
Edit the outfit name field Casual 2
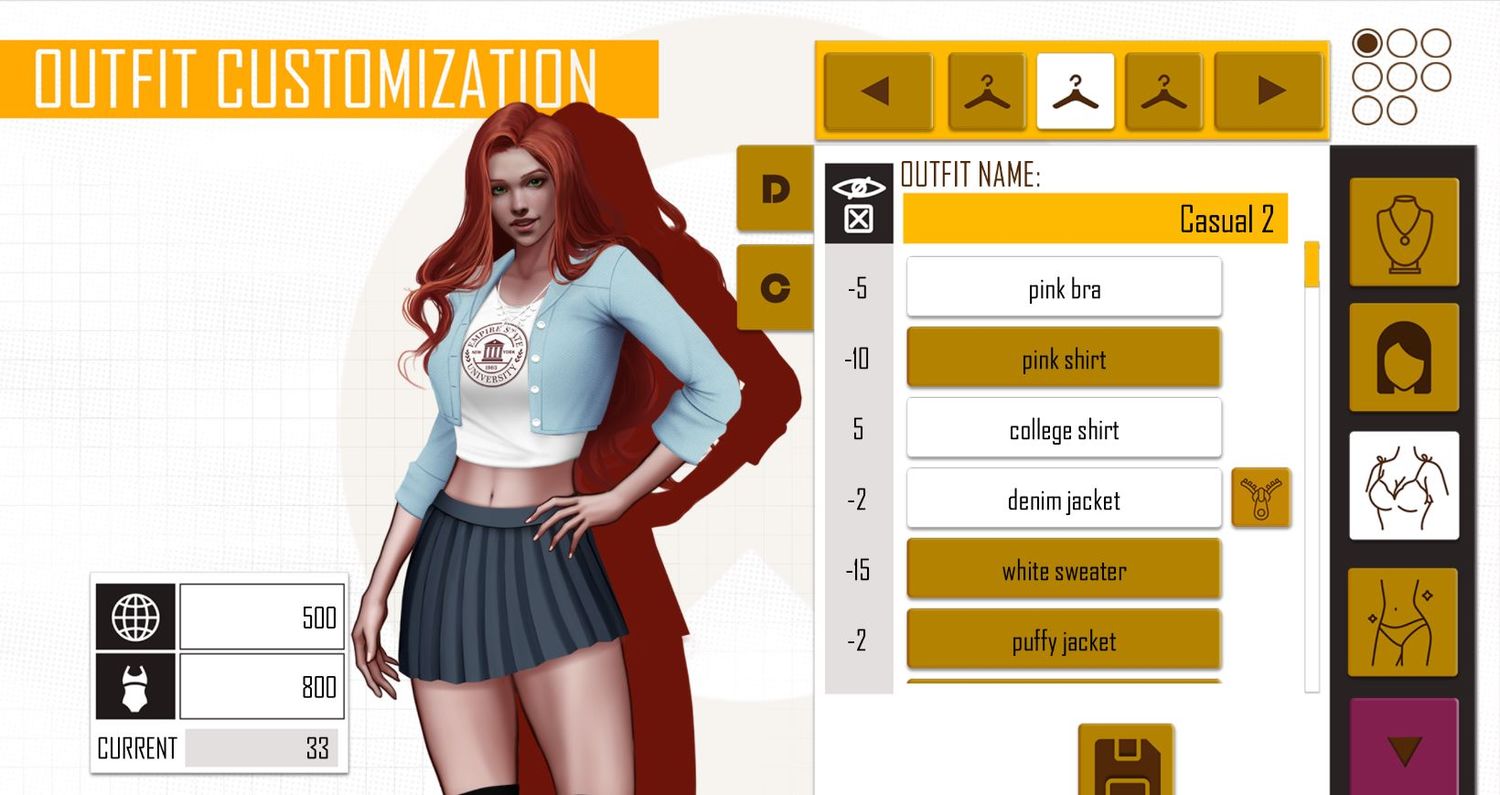point(1094,219)
